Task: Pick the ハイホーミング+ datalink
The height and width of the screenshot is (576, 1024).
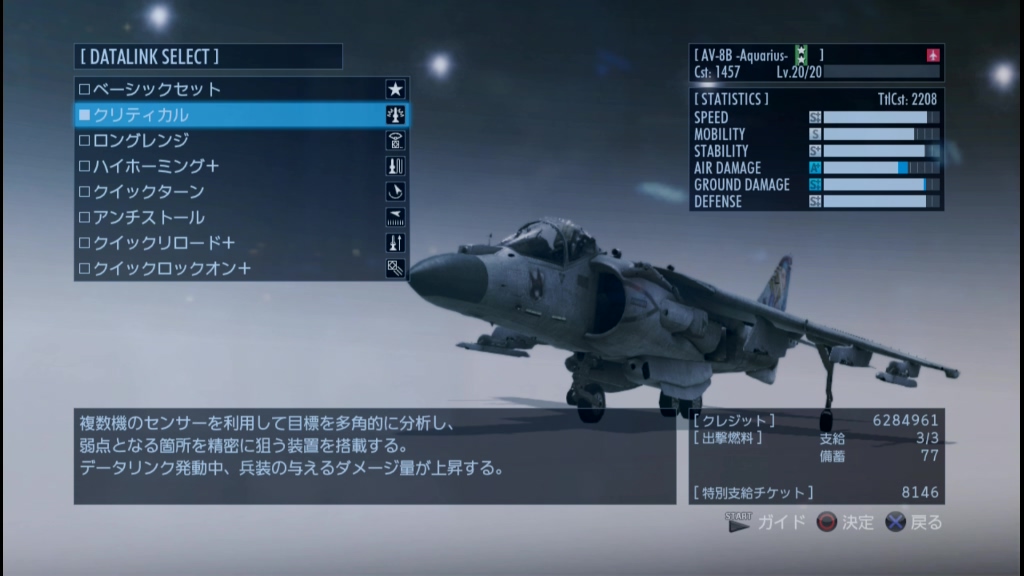Action: click(x=240, y=166)
